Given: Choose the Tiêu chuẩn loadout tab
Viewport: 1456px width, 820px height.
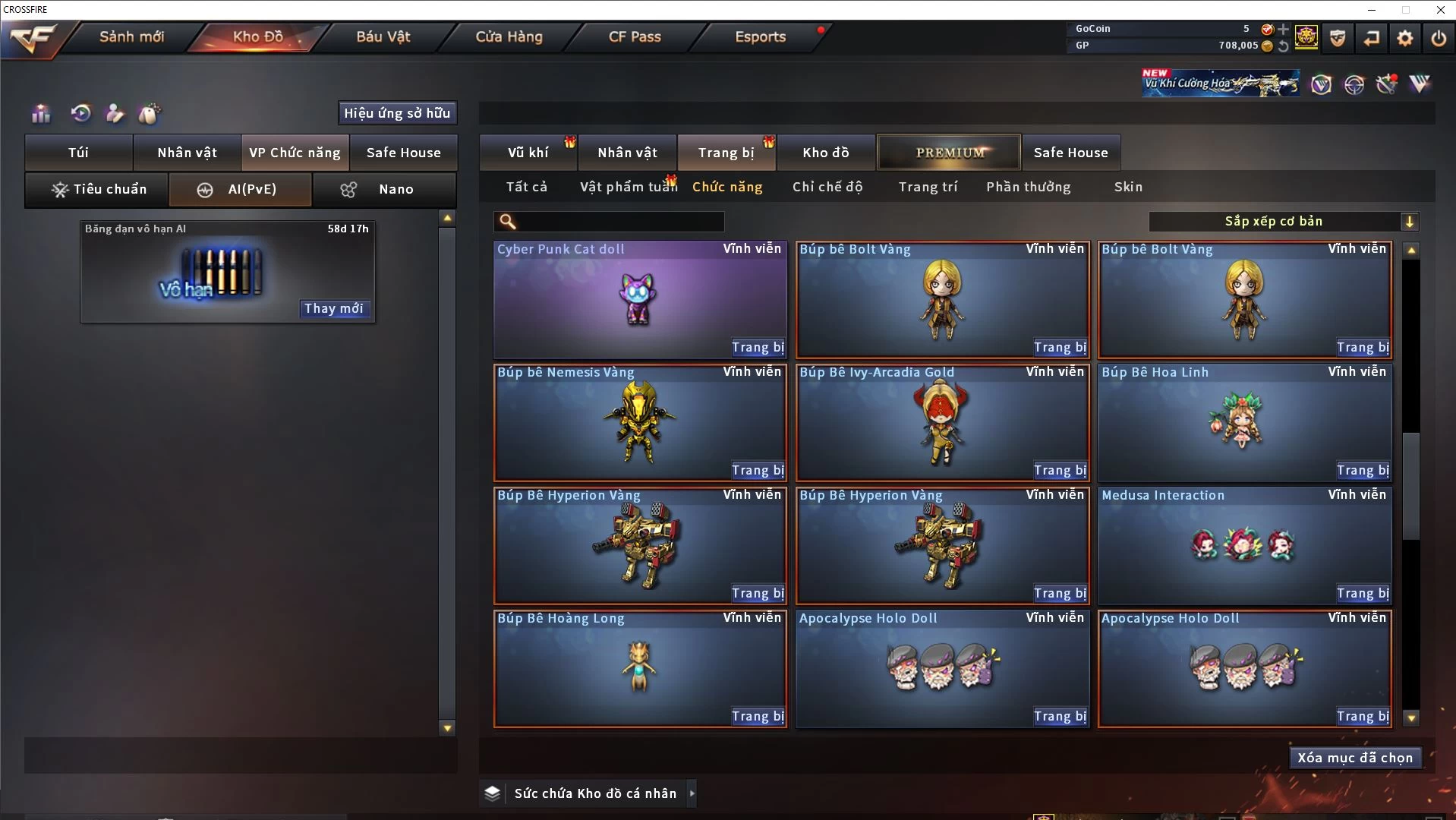Looking at the screenshot, I should [98, 189].
